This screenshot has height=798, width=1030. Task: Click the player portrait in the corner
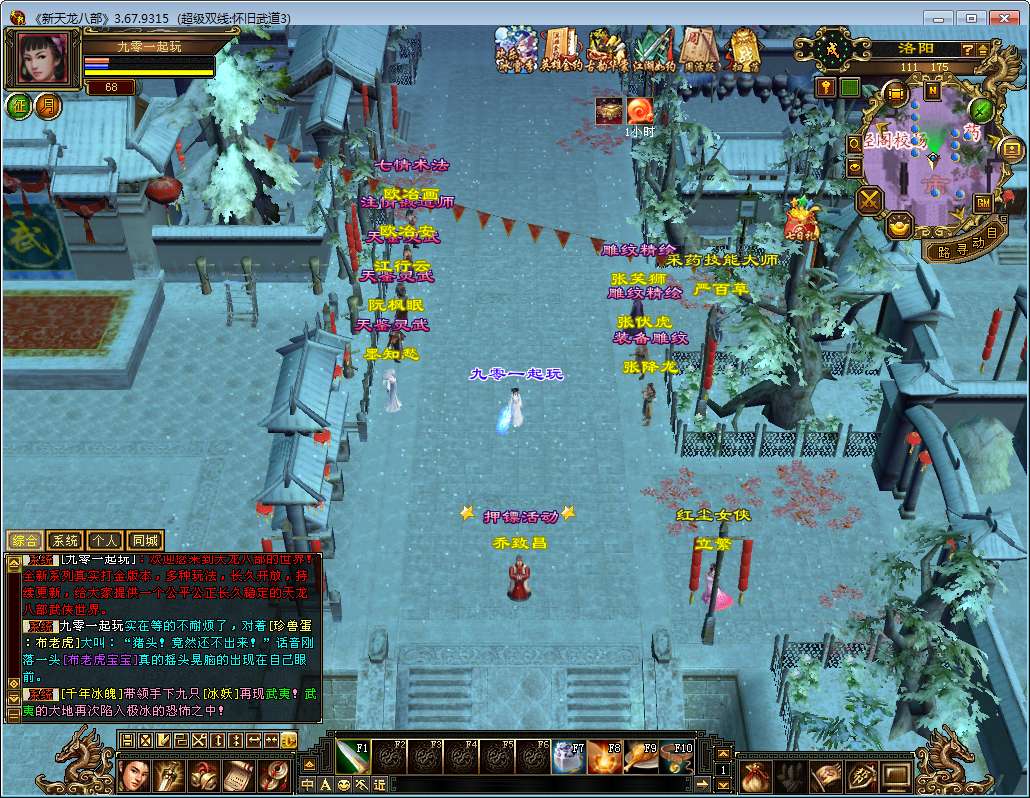(43, 58)
